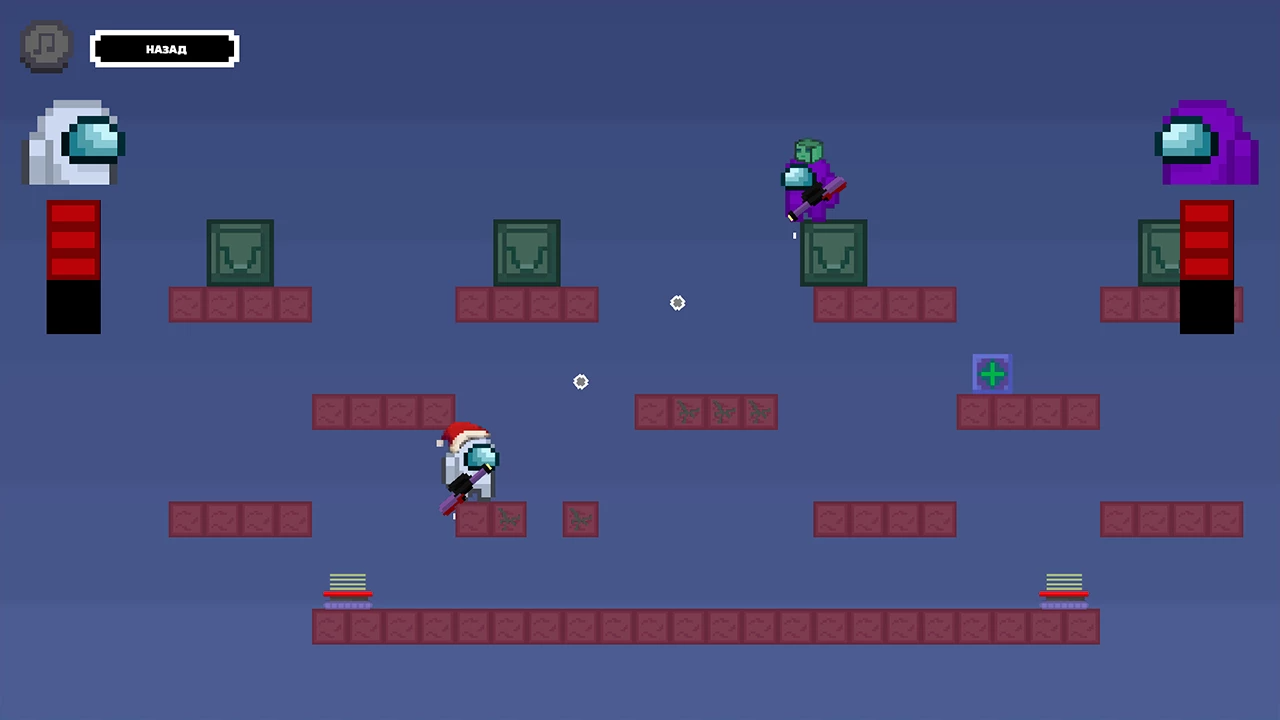Click the crate below the zombie enemy

[833, 253]
